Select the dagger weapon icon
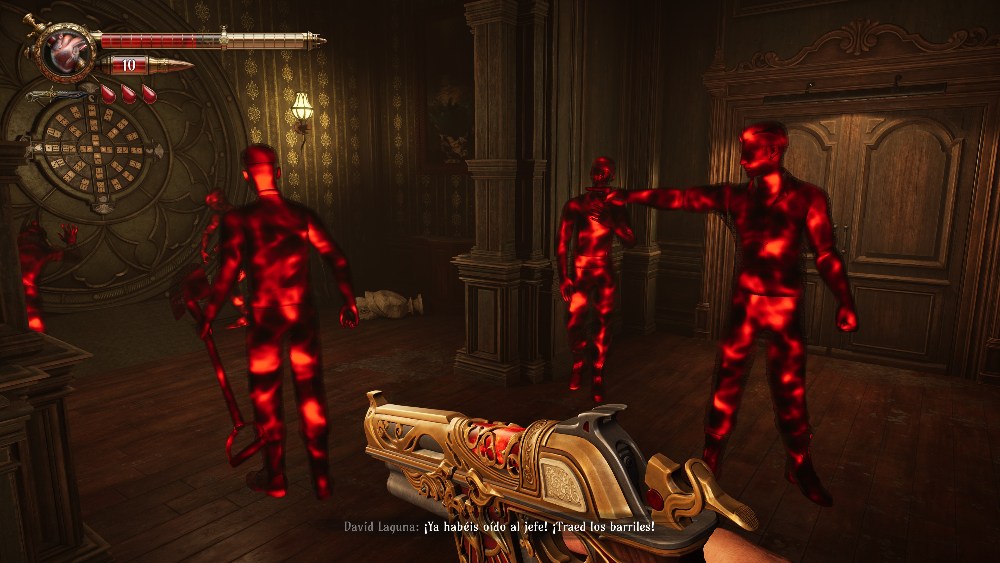Image resolution: width=1000 pixels, height=563 pixels. coord(57,95)
